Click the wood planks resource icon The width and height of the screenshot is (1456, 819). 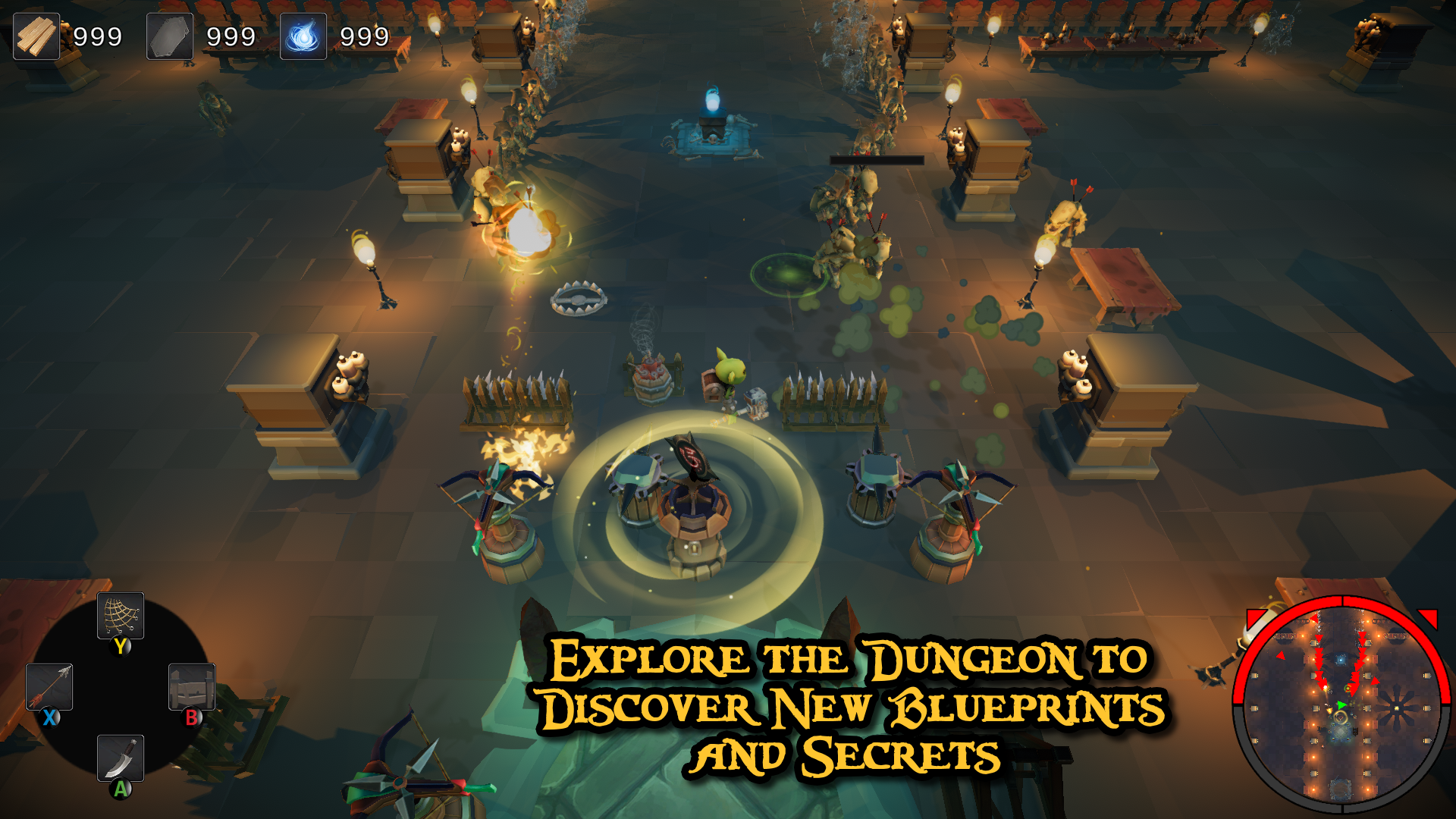click(35, 36)
